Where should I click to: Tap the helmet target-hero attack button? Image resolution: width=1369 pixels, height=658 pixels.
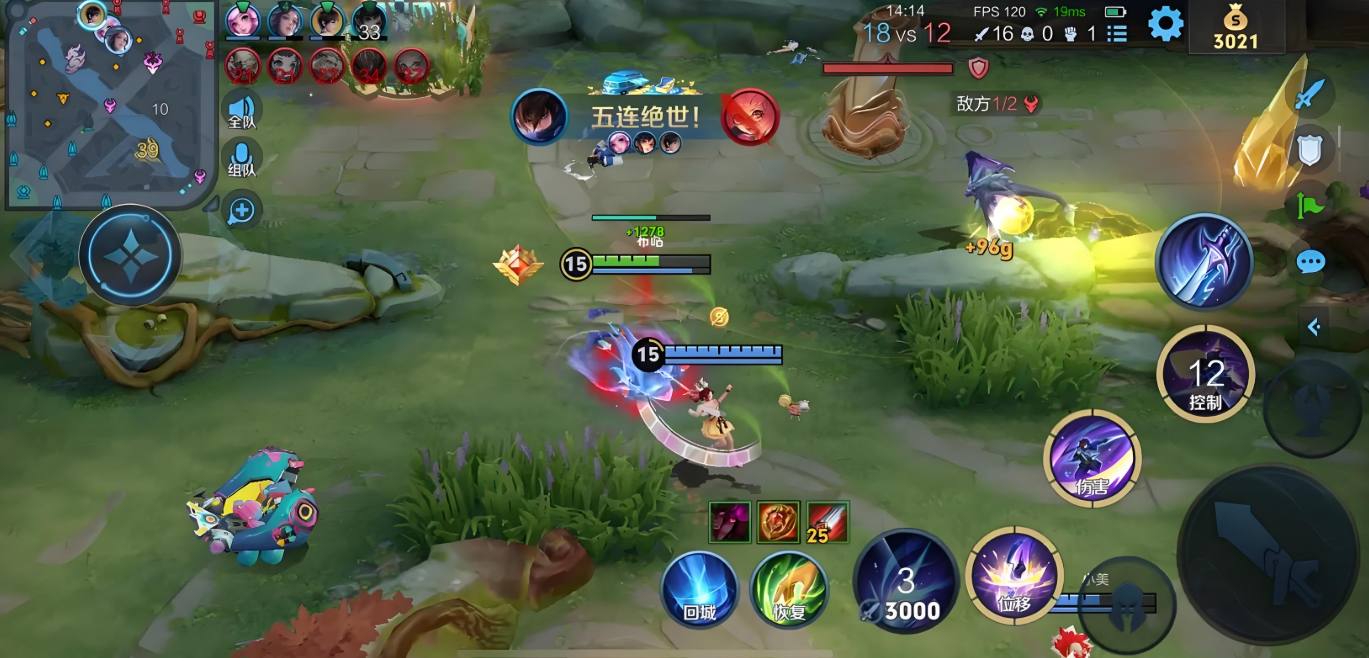[x=1126, y=605]
